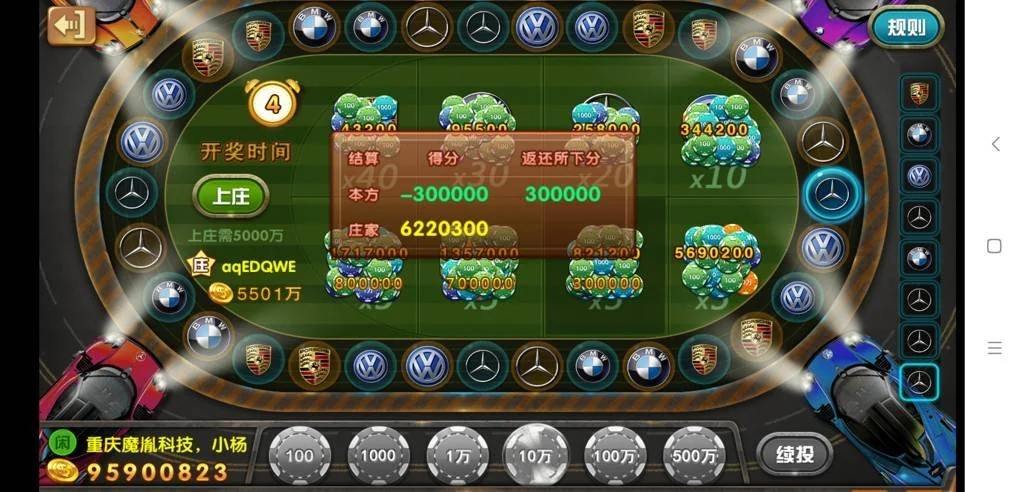The width and height of the screenshot is (1024, 492).
Task: Repeat last bet with 续投
Action: (794, 454)
